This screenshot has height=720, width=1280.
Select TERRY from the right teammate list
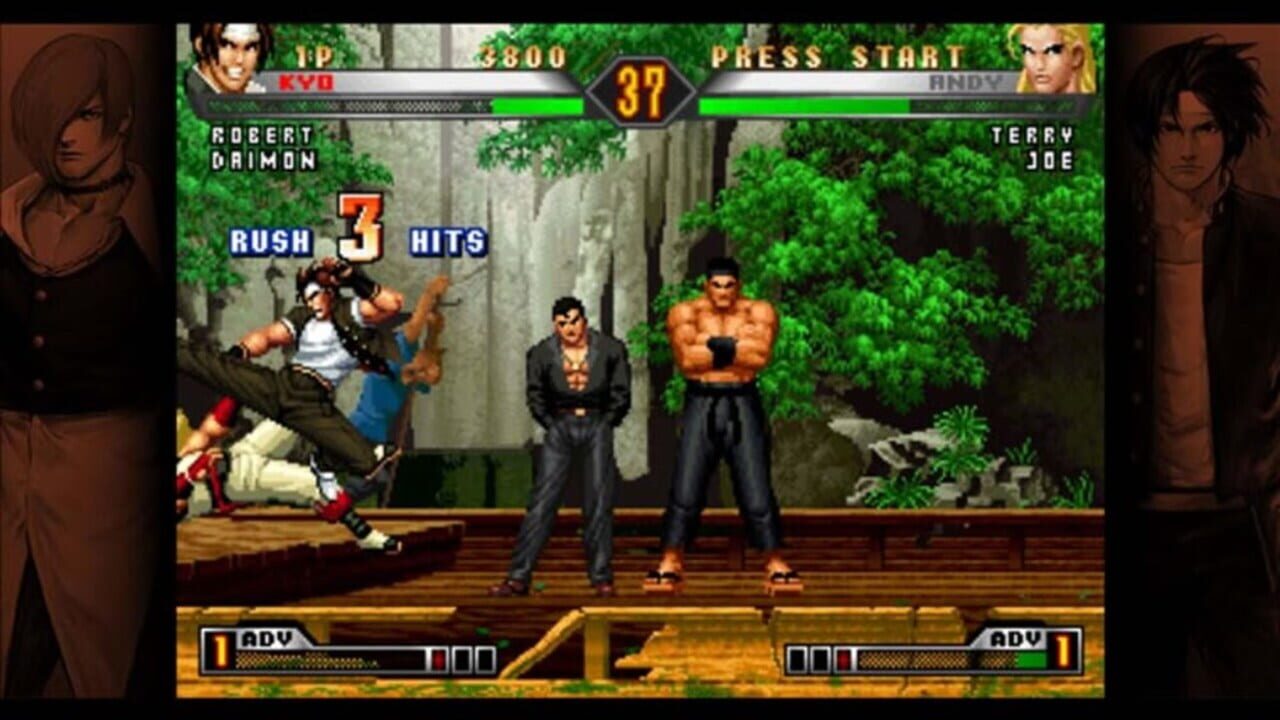1033,133
